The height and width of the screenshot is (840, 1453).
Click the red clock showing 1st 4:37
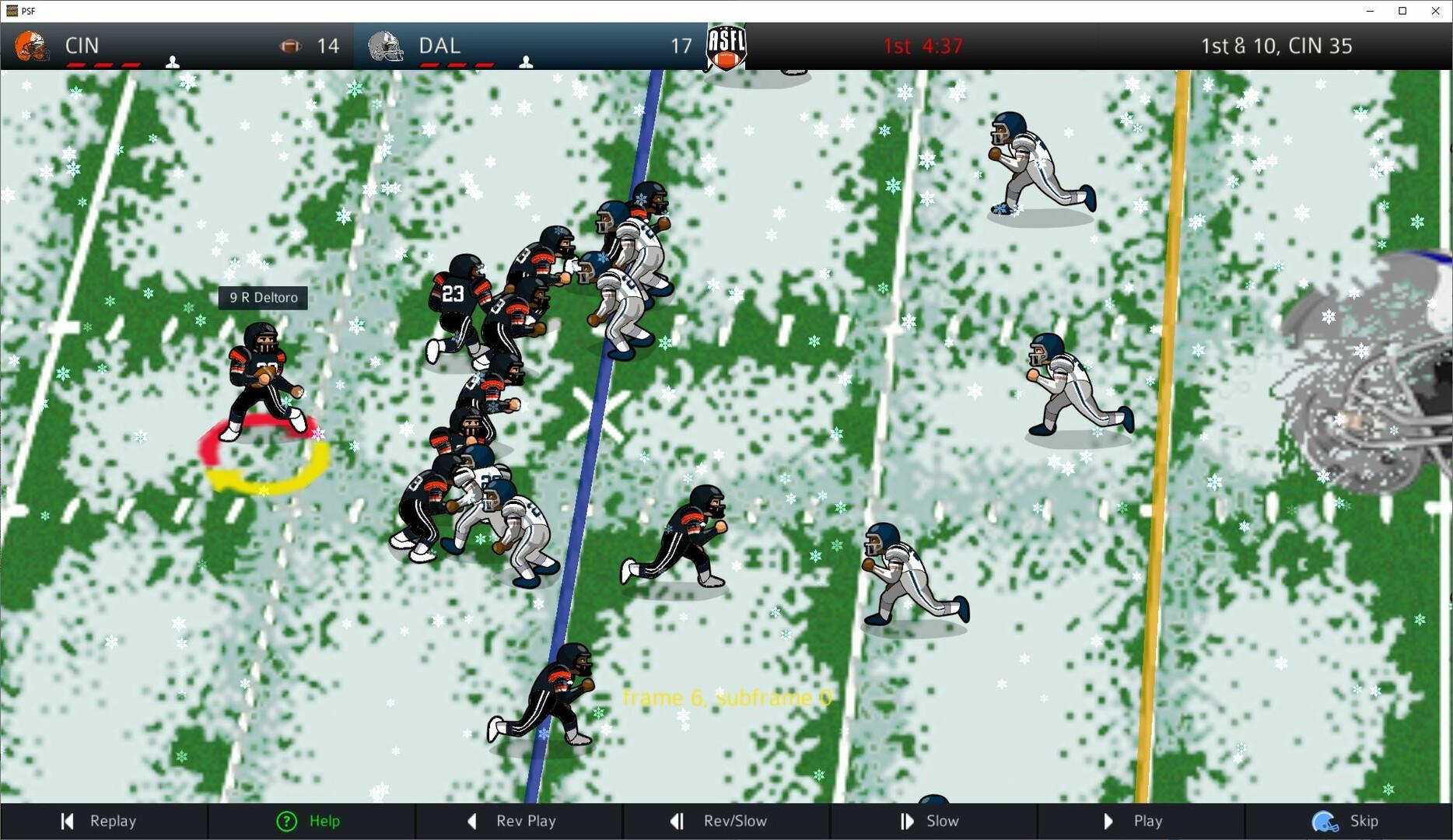pyautogui.click(x=923, y=46)
